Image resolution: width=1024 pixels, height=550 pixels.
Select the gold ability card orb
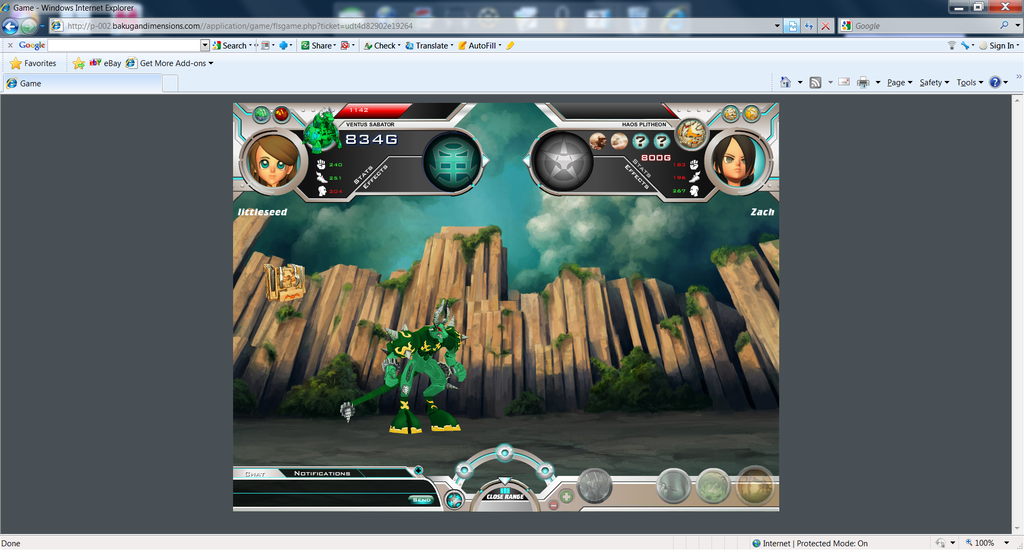(755, 486)
